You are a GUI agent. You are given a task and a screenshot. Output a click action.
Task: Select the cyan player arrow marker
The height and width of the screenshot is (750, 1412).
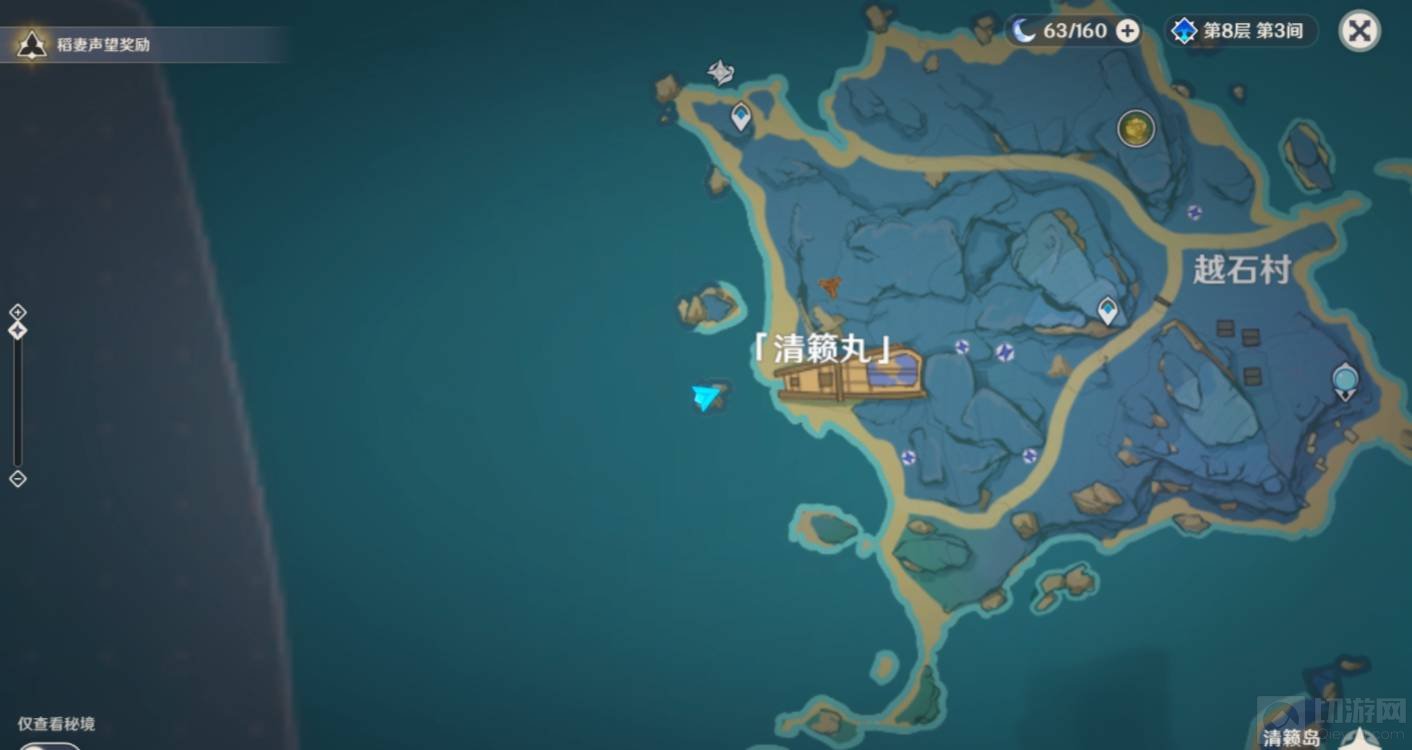[x=706, y=397]
